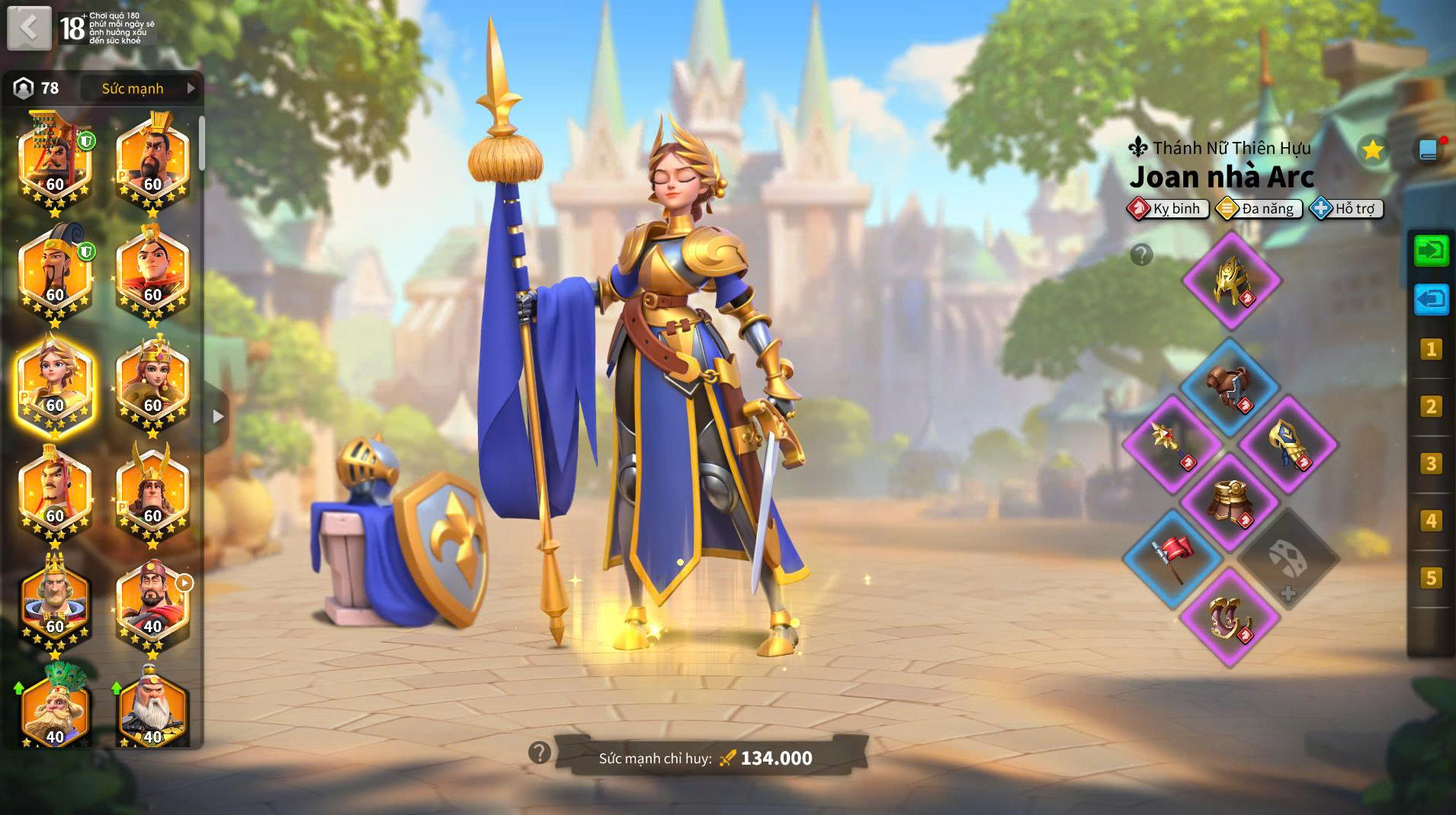This screenshot has height=815, width=1456.
Task: Click the green arrow side button
Action: [x=1431, y=251]
